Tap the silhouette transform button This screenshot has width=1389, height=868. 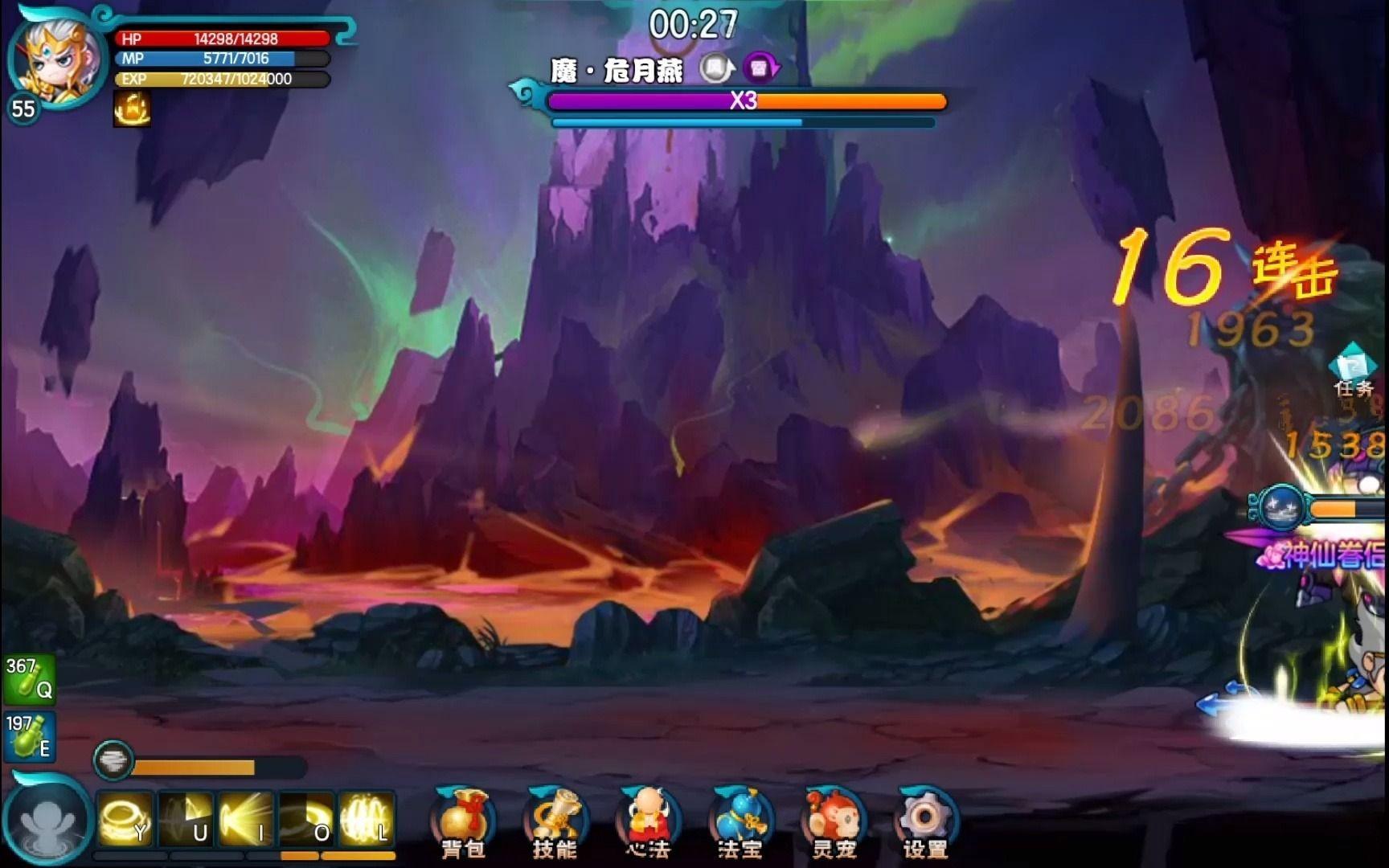pos(48,821)
